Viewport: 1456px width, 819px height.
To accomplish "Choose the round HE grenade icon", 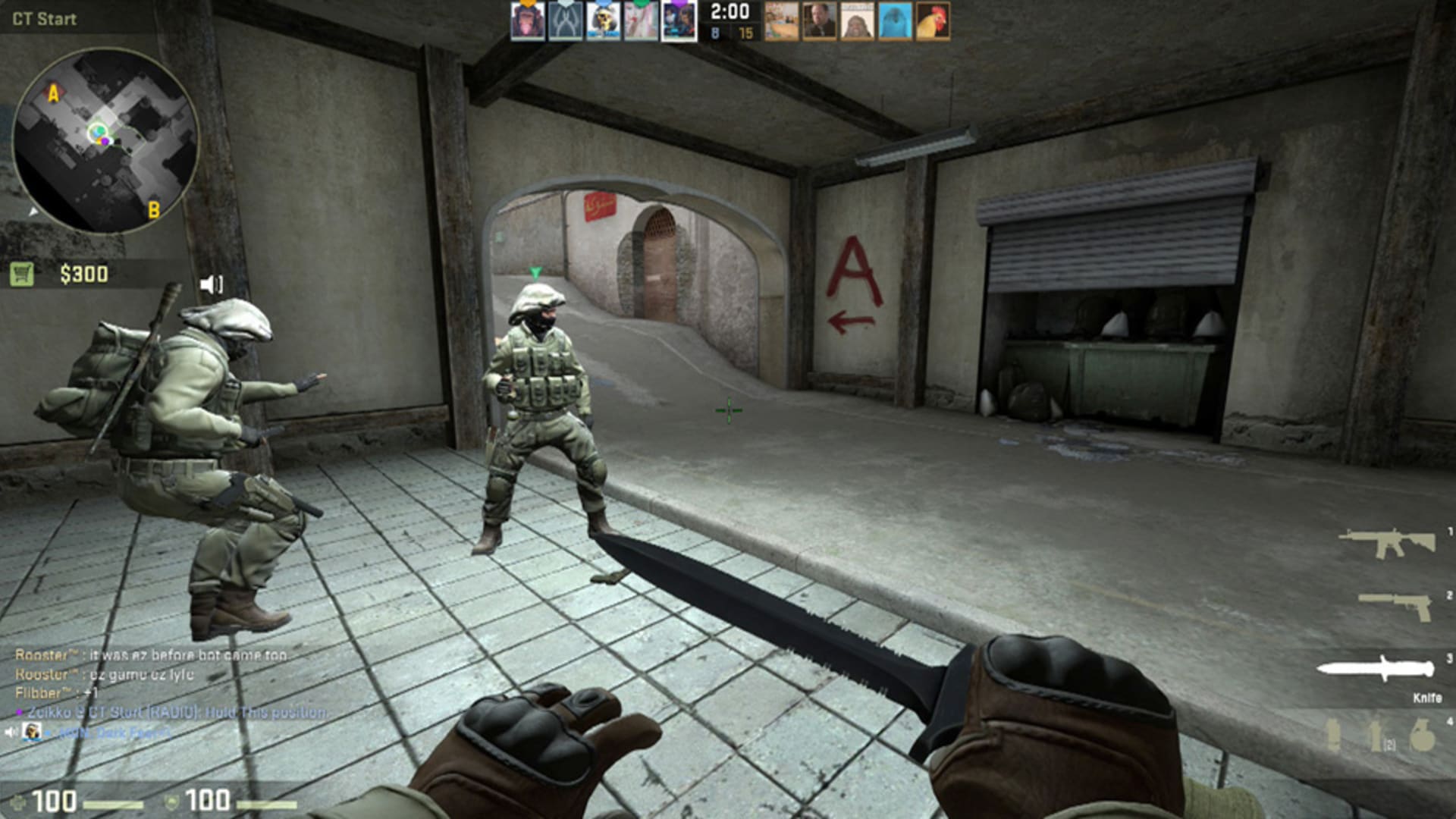I will click(1423, 735).
